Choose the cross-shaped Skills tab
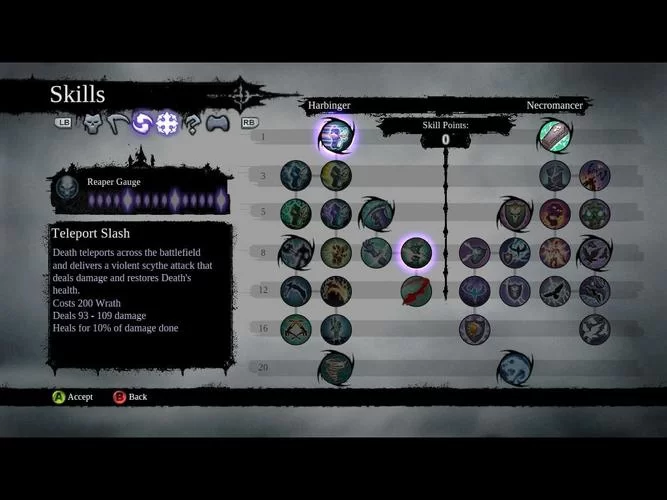667x500 pixels. [x=167, y=123]
